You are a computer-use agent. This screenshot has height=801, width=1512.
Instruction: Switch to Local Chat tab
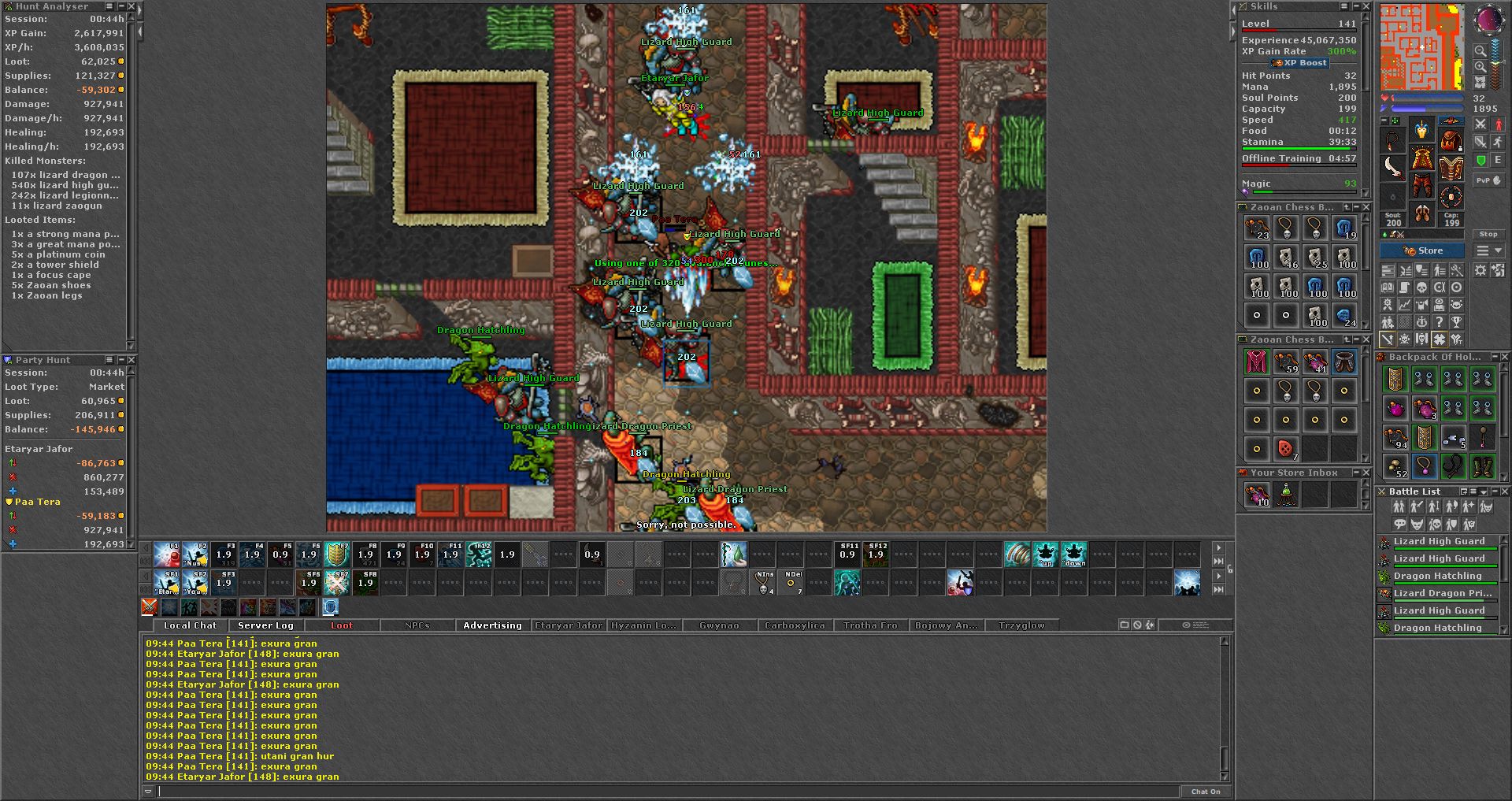click(190, 625)
